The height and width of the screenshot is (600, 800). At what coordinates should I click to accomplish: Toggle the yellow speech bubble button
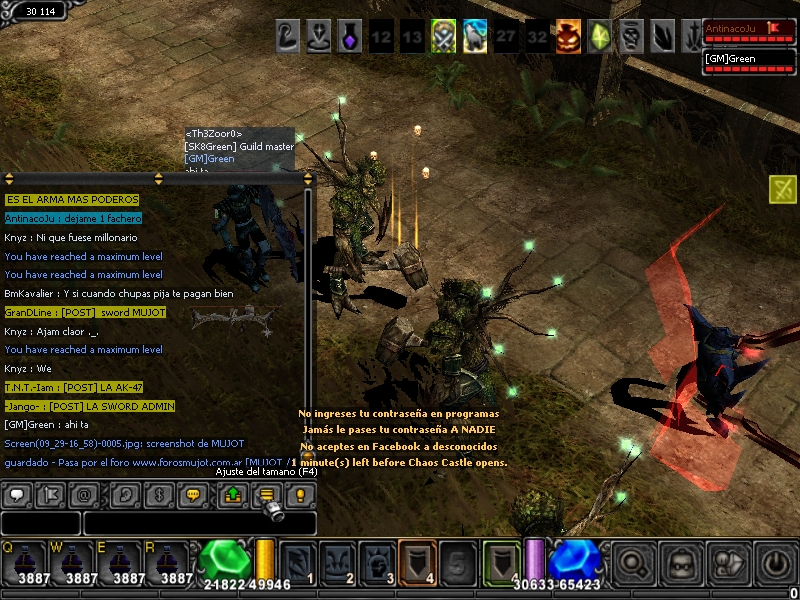click(195, 494)
